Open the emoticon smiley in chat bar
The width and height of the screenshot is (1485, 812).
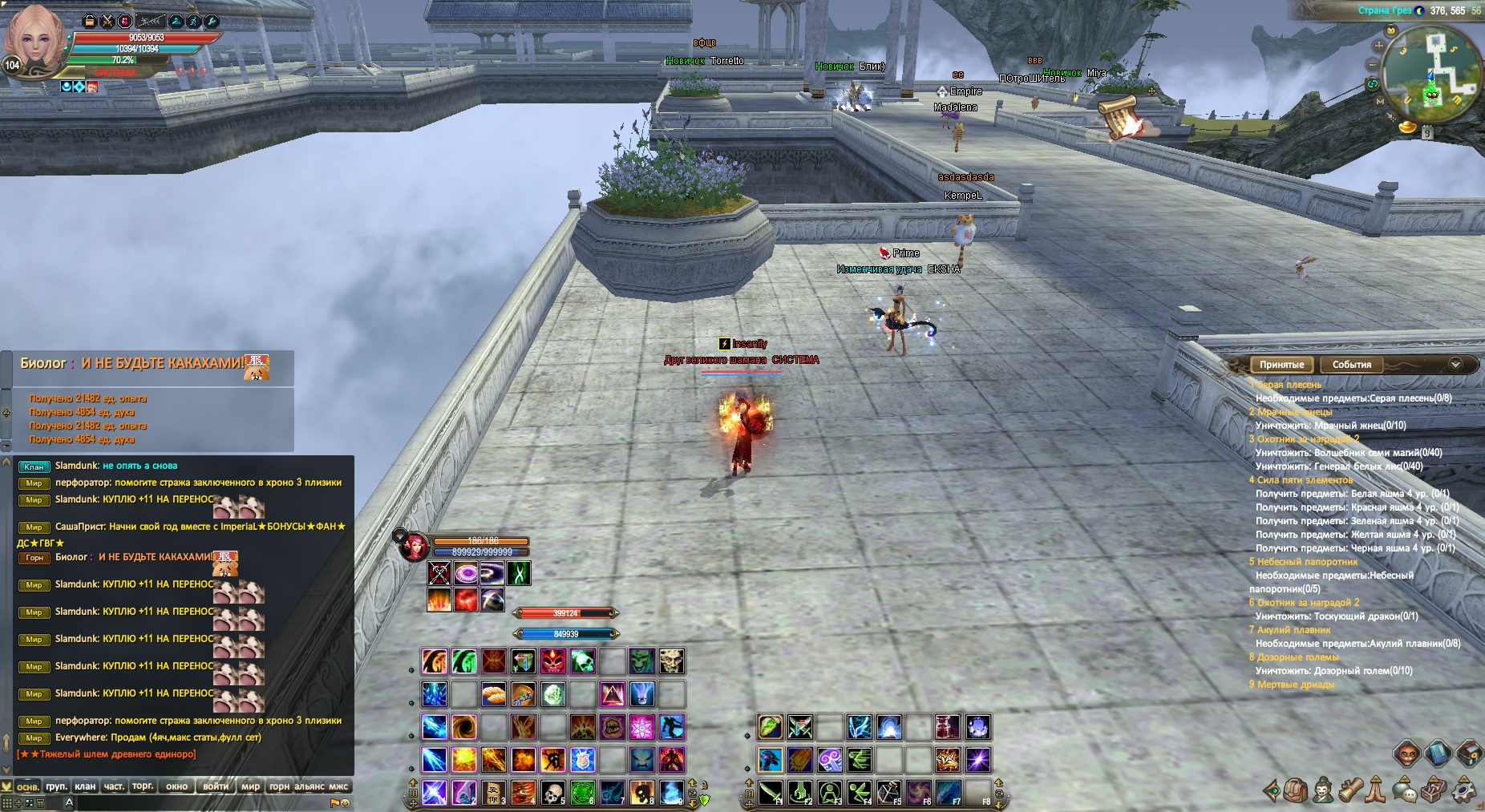[x=346, y=802]
